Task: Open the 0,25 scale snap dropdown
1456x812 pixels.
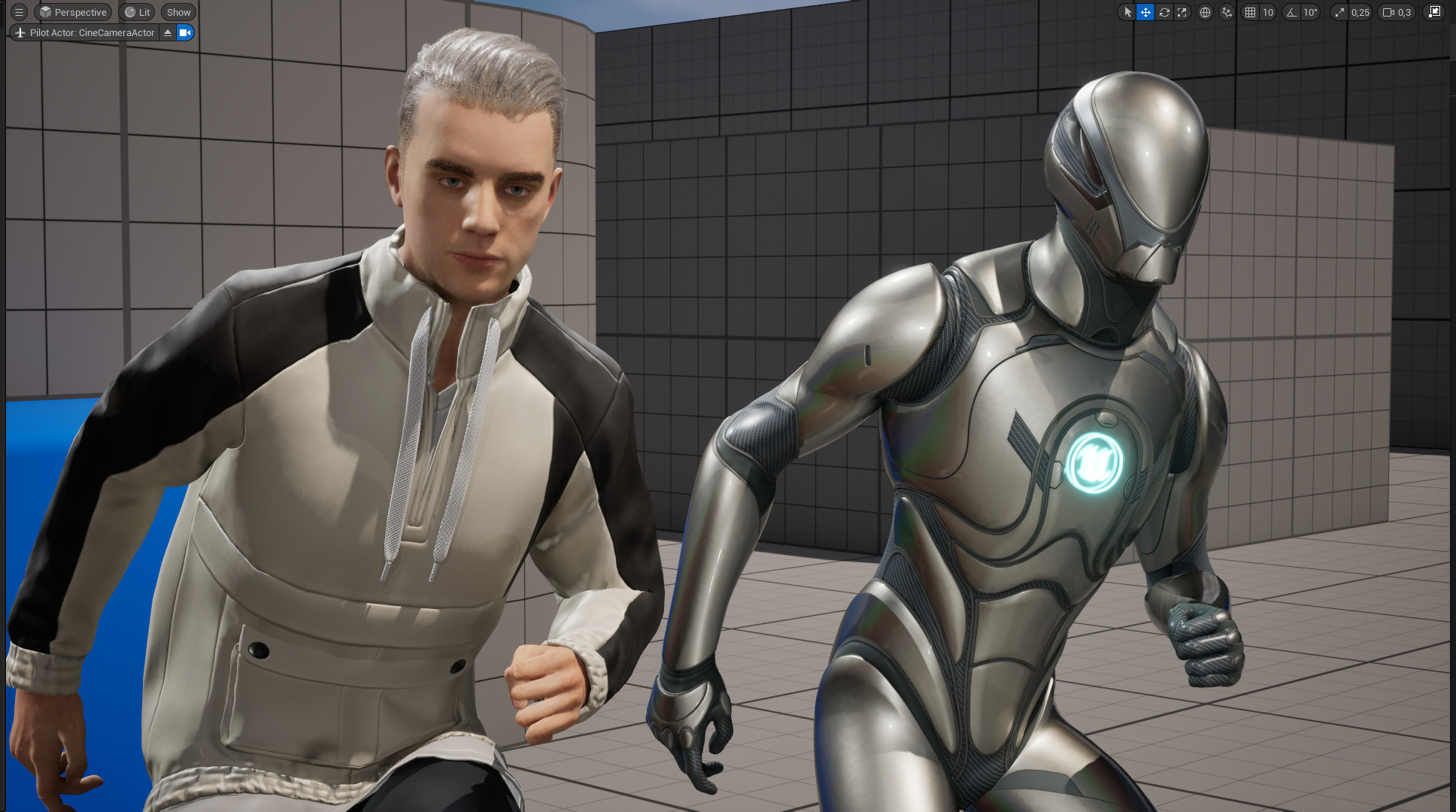Action: (1360, 12)
